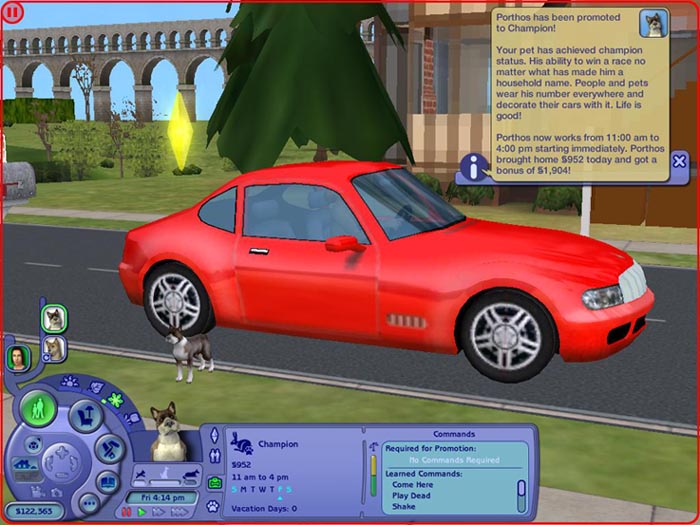The image size is (700, 525).
Task: Switch to Live mode with the green button
Action: 39,408
